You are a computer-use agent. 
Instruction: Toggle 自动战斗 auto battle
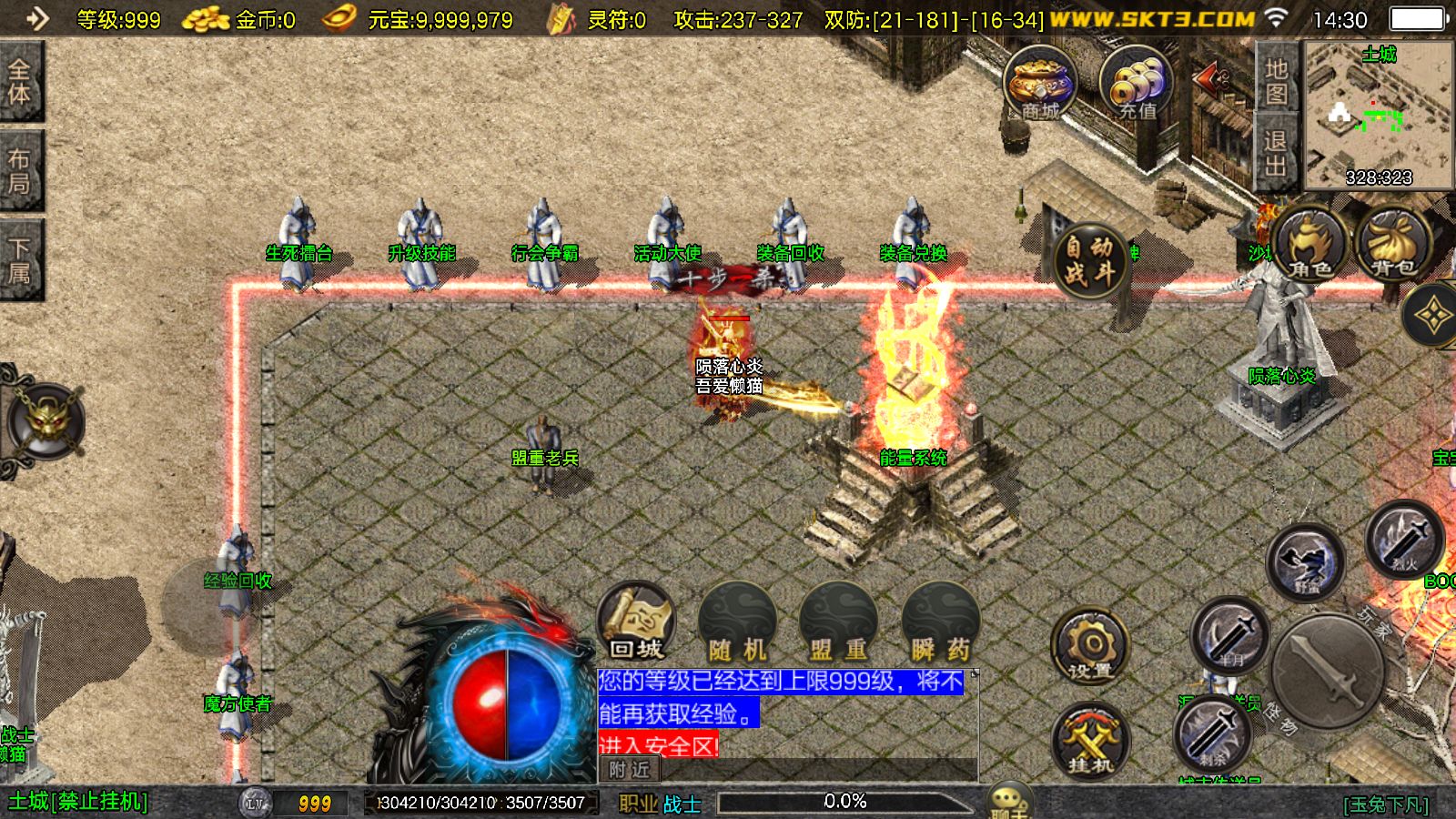pos(1089,259)
